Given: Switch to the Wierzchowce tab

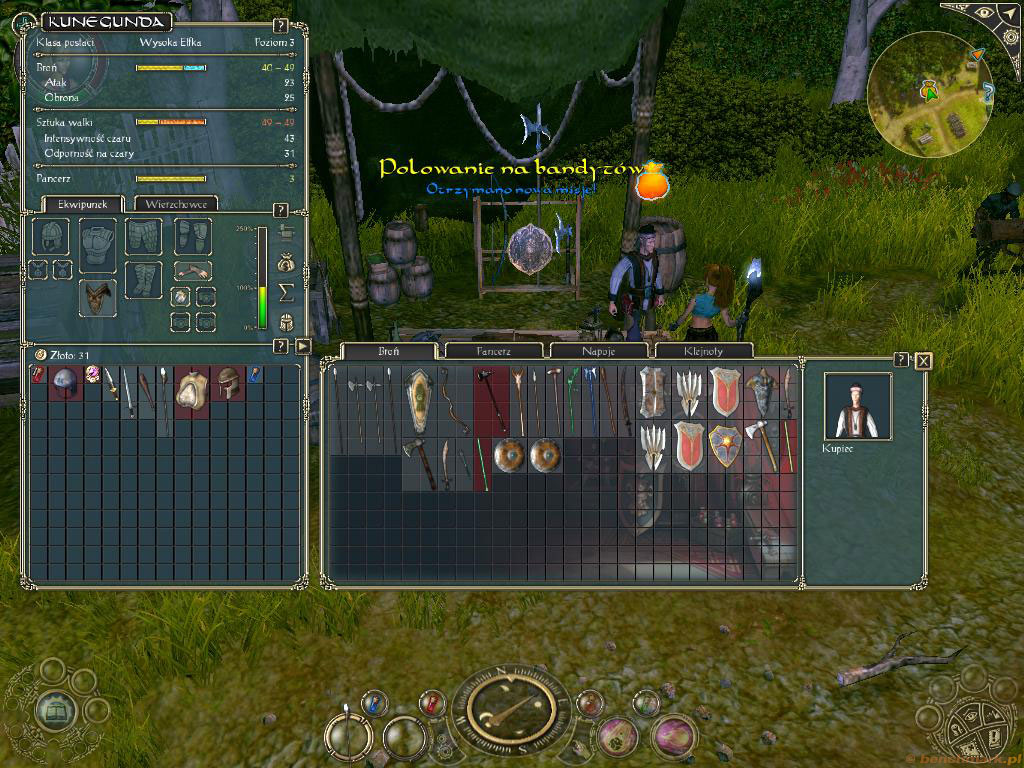Looking at the screenshot, I should tap(176, 204).
